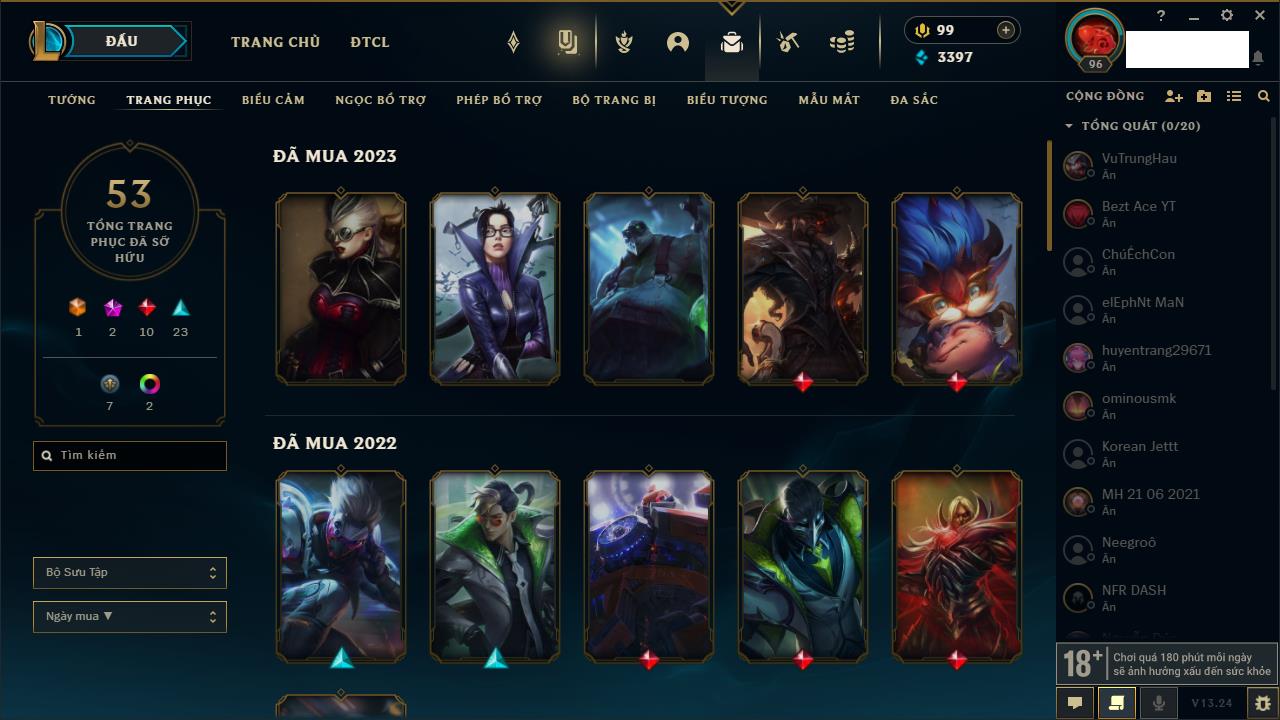1280x720 pixels.
Task: Add RP with the plus button
Action: pos(1006,30)
